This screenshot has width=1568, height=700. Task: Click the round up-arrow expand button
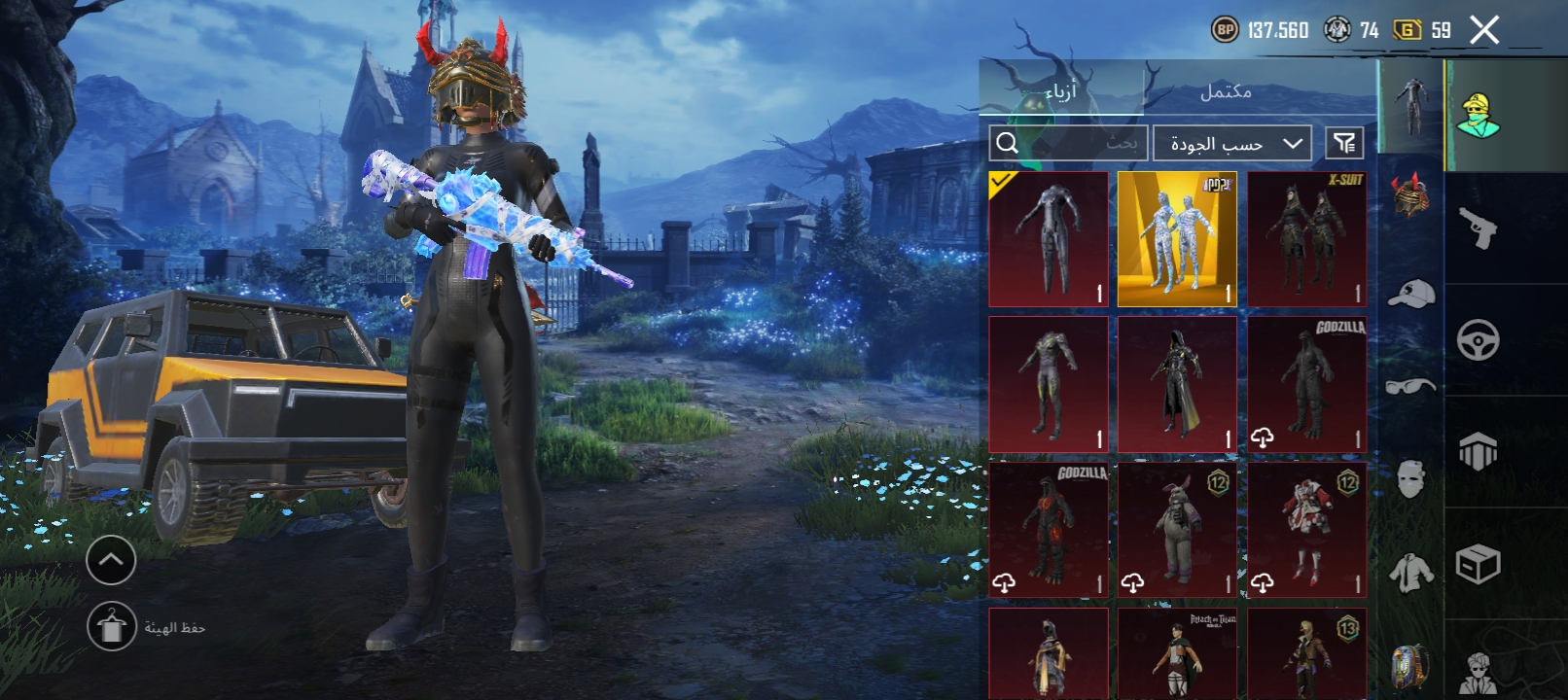tap(111, 560)
